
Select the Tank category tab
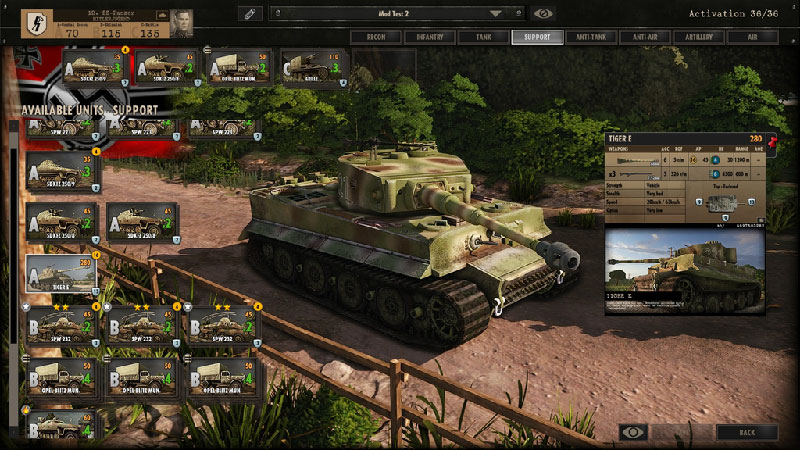click(x=483, y=37)
